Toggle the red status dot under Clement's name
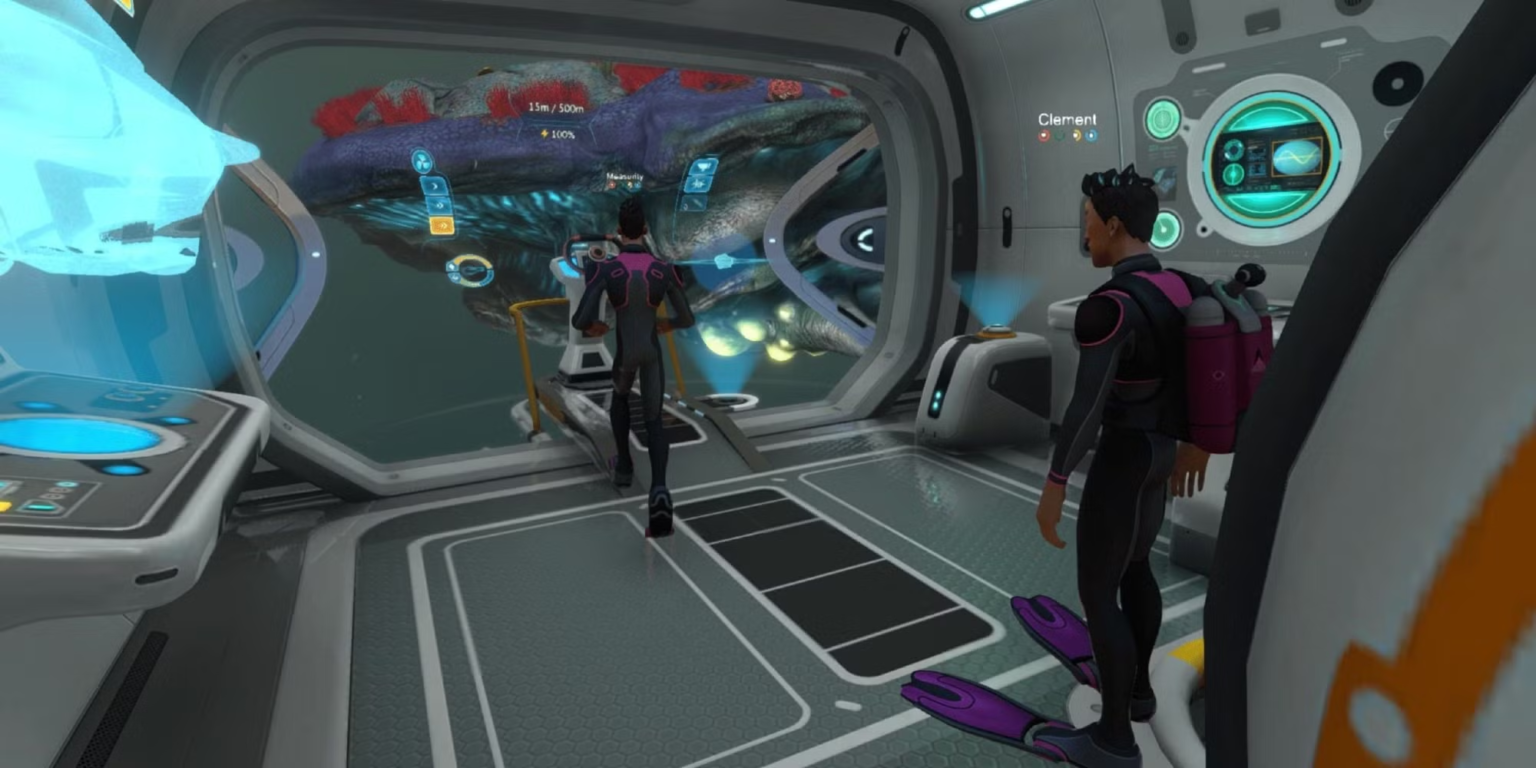 pyautogui.click(x=1044, y=135)
